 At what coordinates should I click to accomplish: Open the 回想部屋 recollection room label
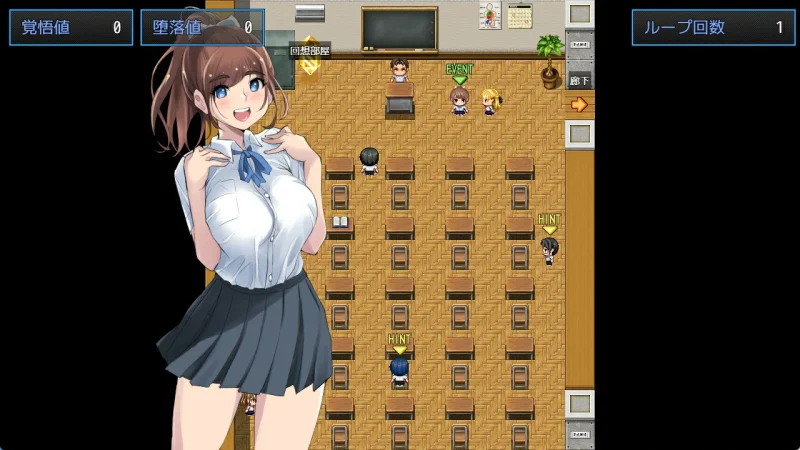(x=310, y=50)
